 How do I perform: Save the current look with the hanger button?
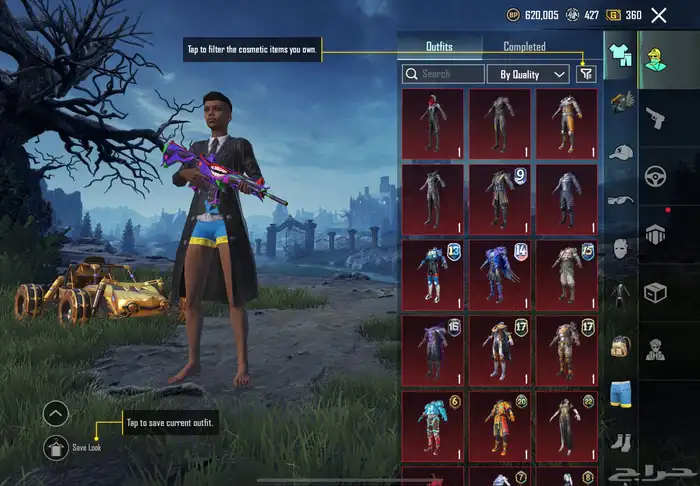[56, 447]
